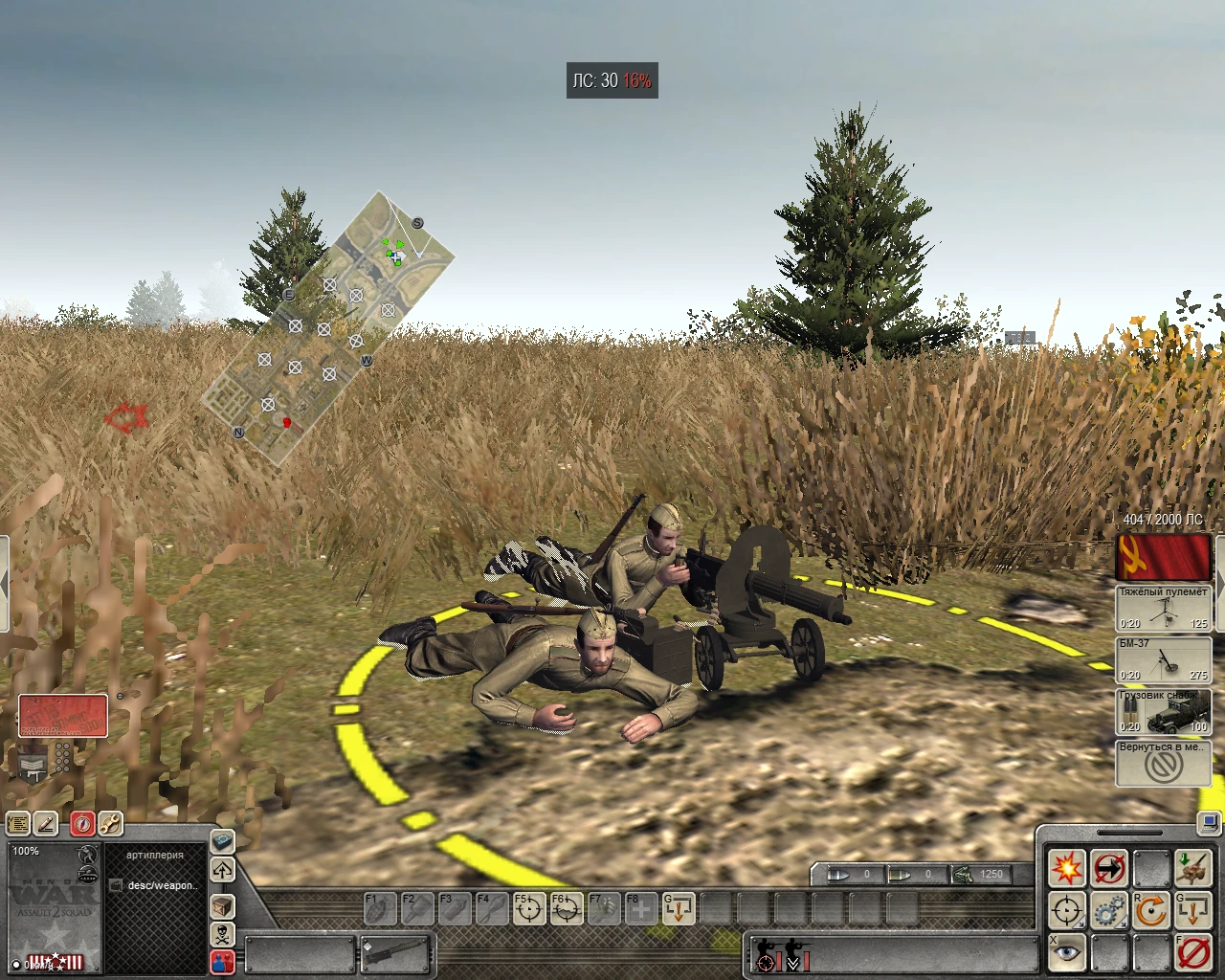This screenshot has width=1225, height=980.
Task: Purchase the БМ-37 mortar reinforcement
Action: coord(1164,660)
